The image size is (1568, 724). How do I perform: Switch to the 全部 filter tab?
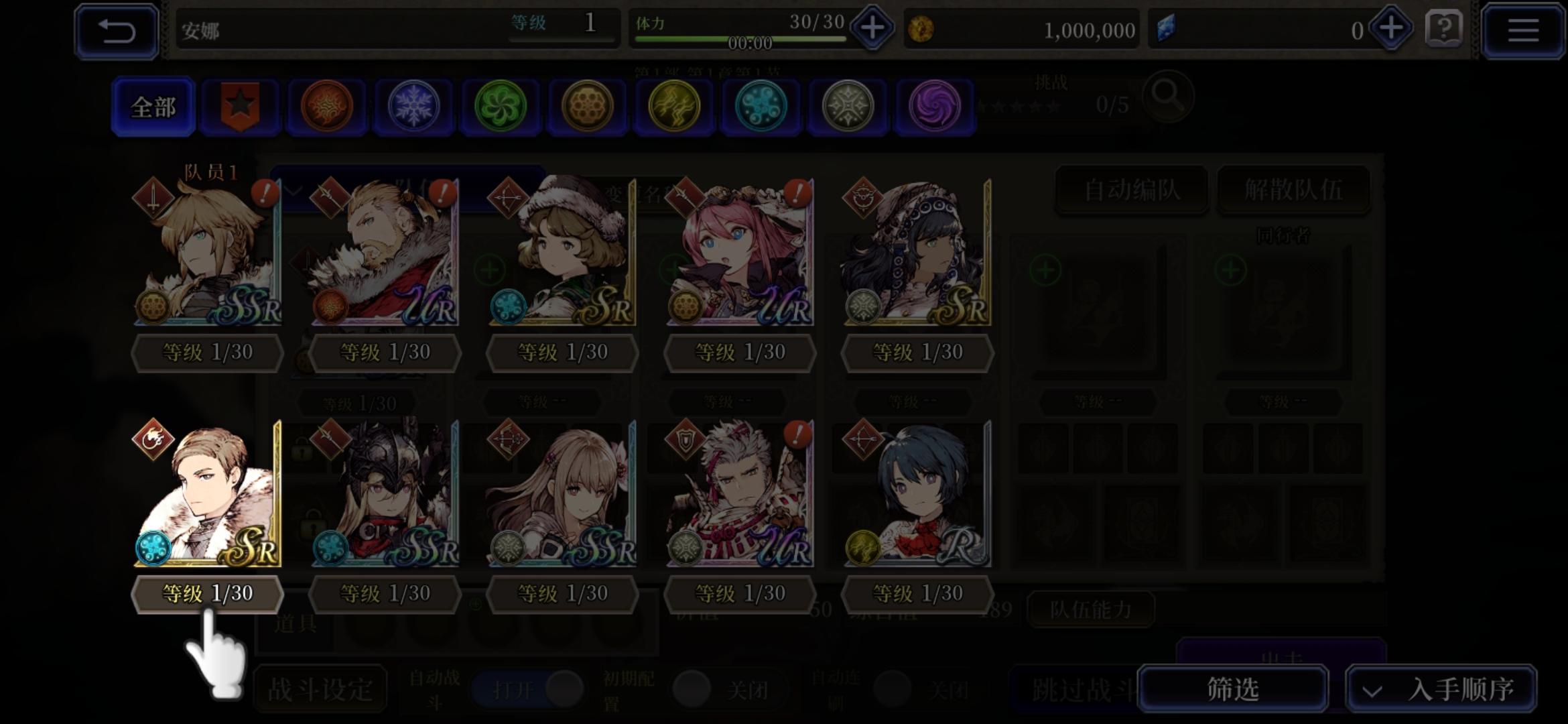click(153, 106)
